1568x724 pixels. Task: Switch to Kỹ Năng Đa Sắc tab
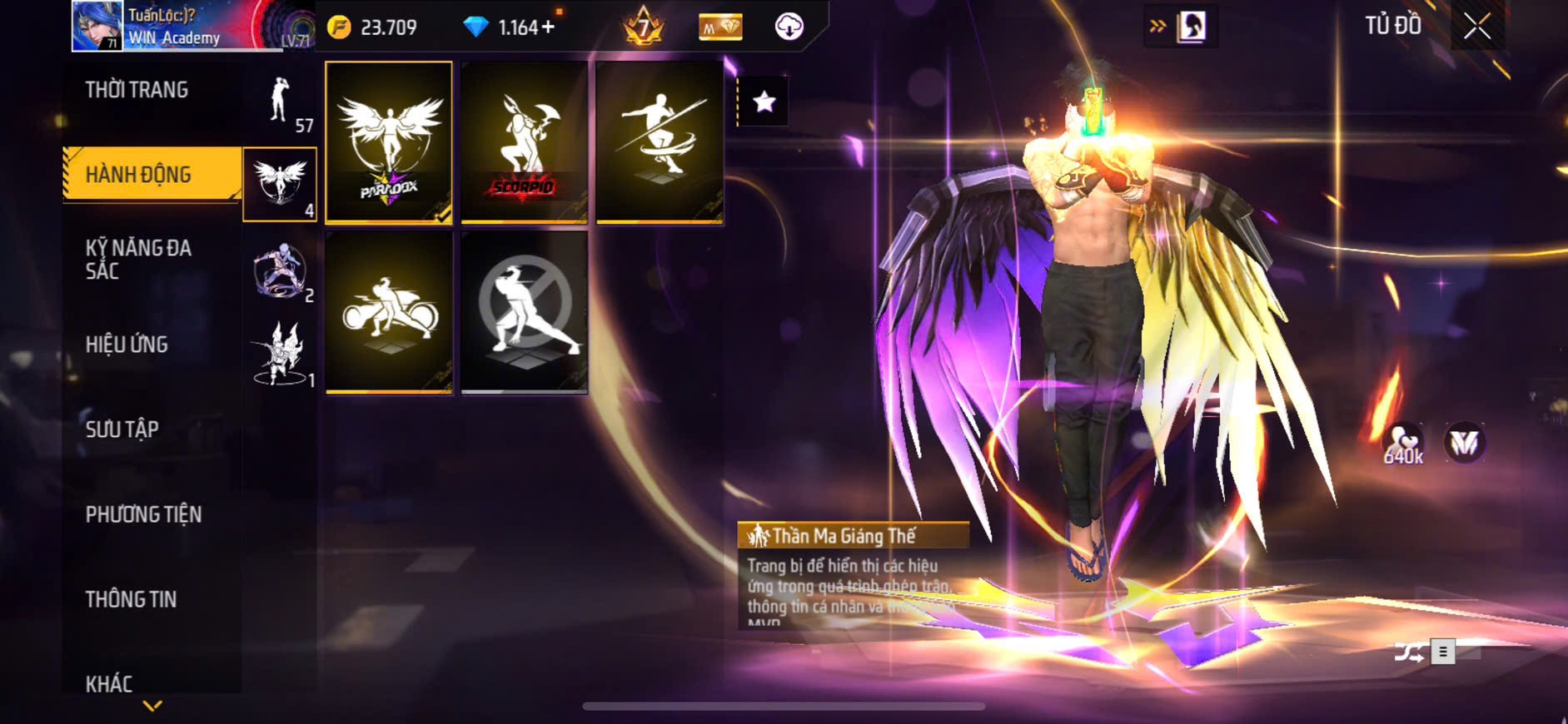point(138,260)
